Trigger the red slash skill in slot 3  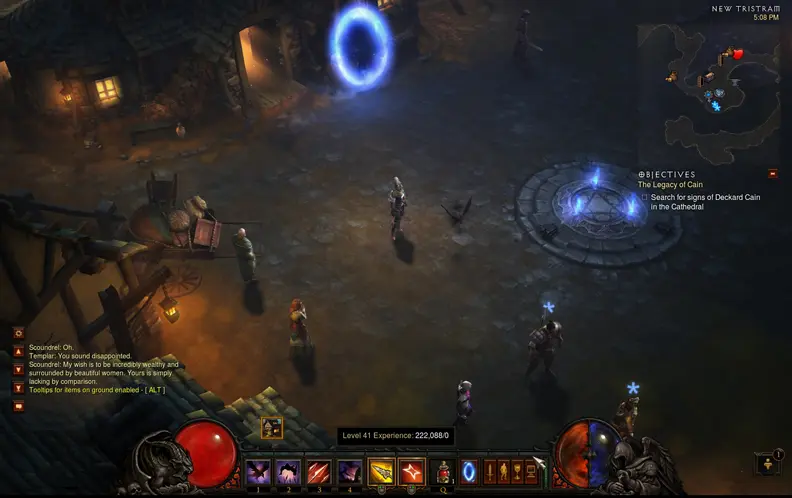coord(319,471)
